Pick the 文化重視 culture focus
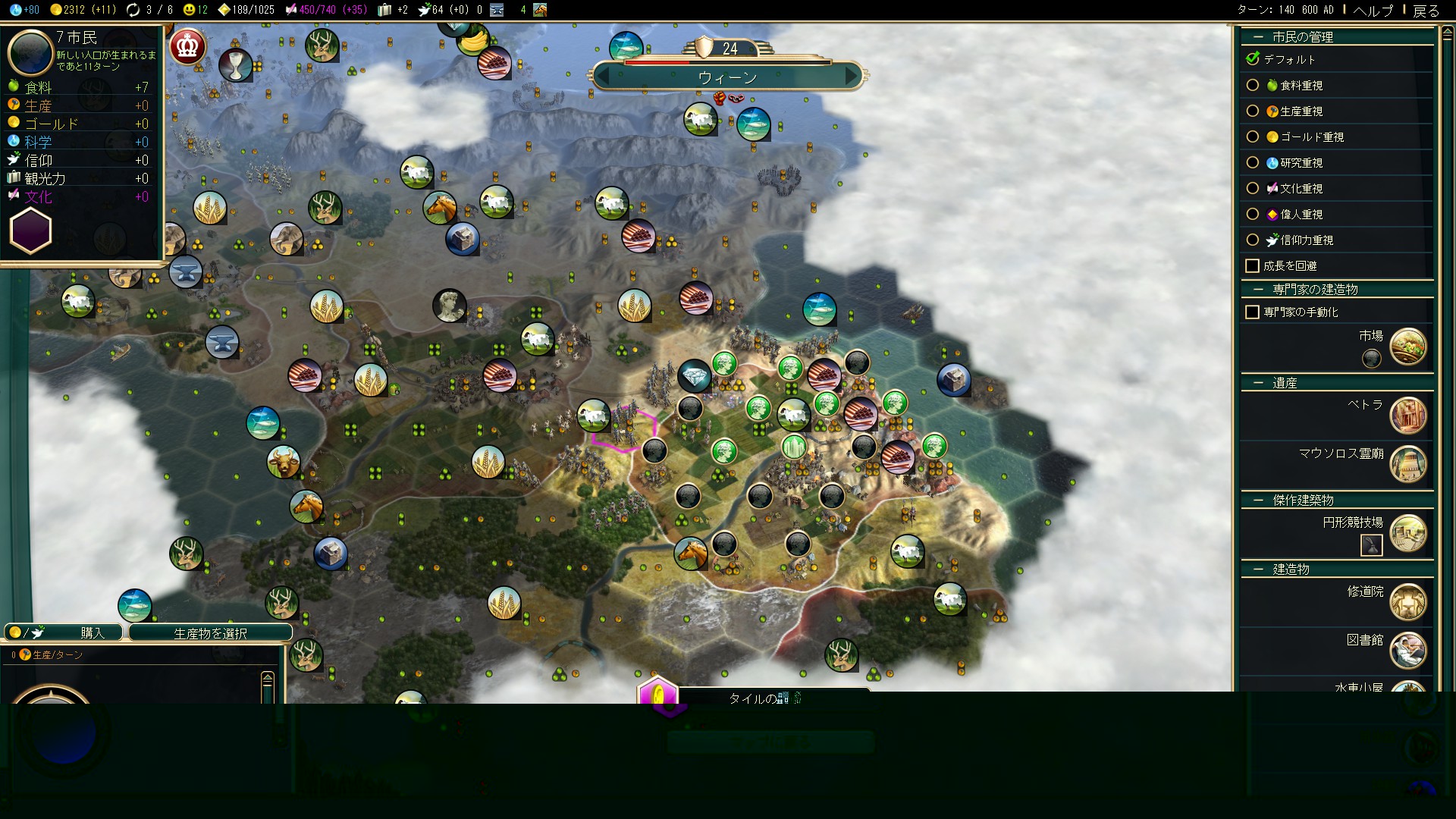 click(1253, 189)
